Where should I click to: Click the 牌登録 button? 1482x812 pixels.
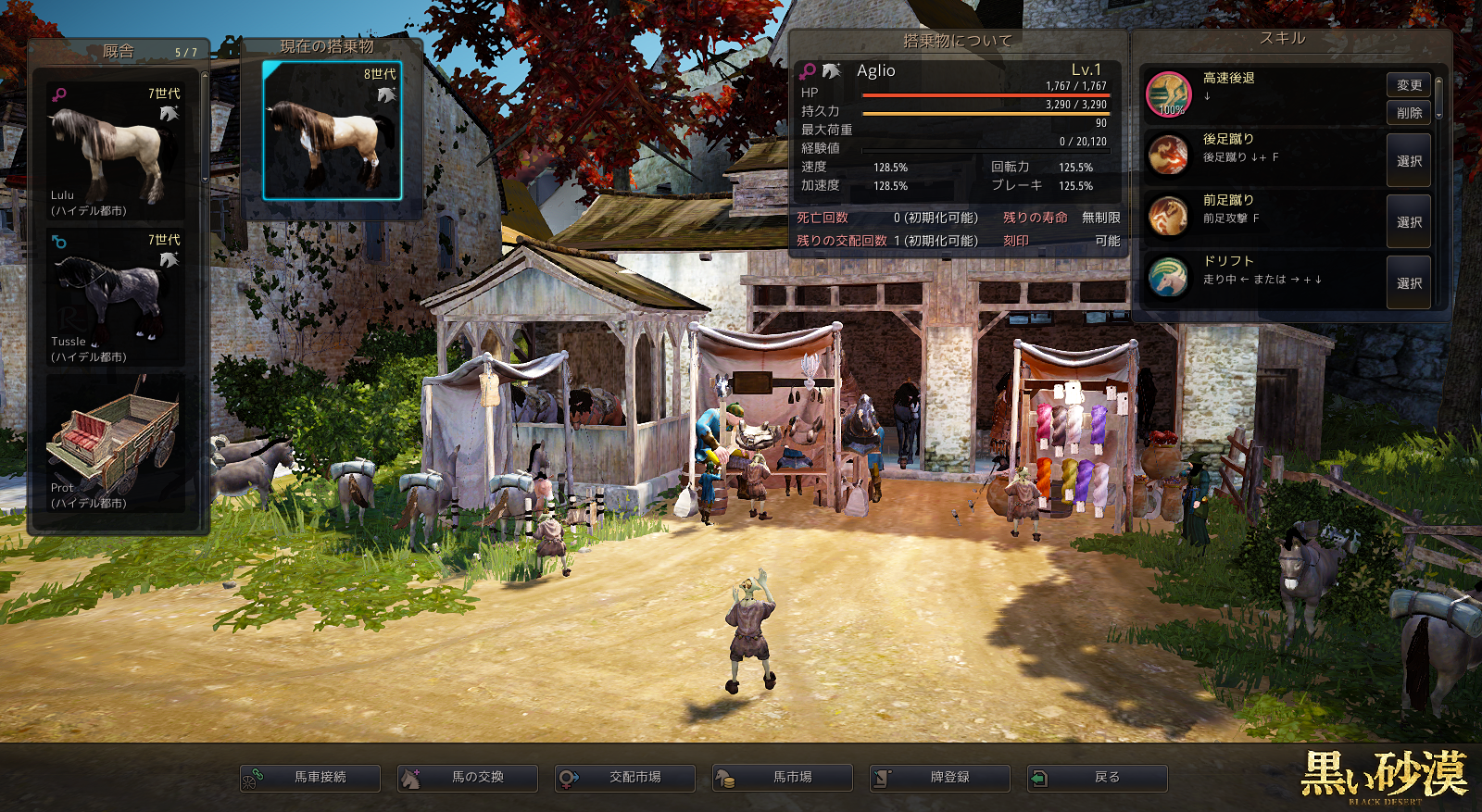(x=940, y=778)
